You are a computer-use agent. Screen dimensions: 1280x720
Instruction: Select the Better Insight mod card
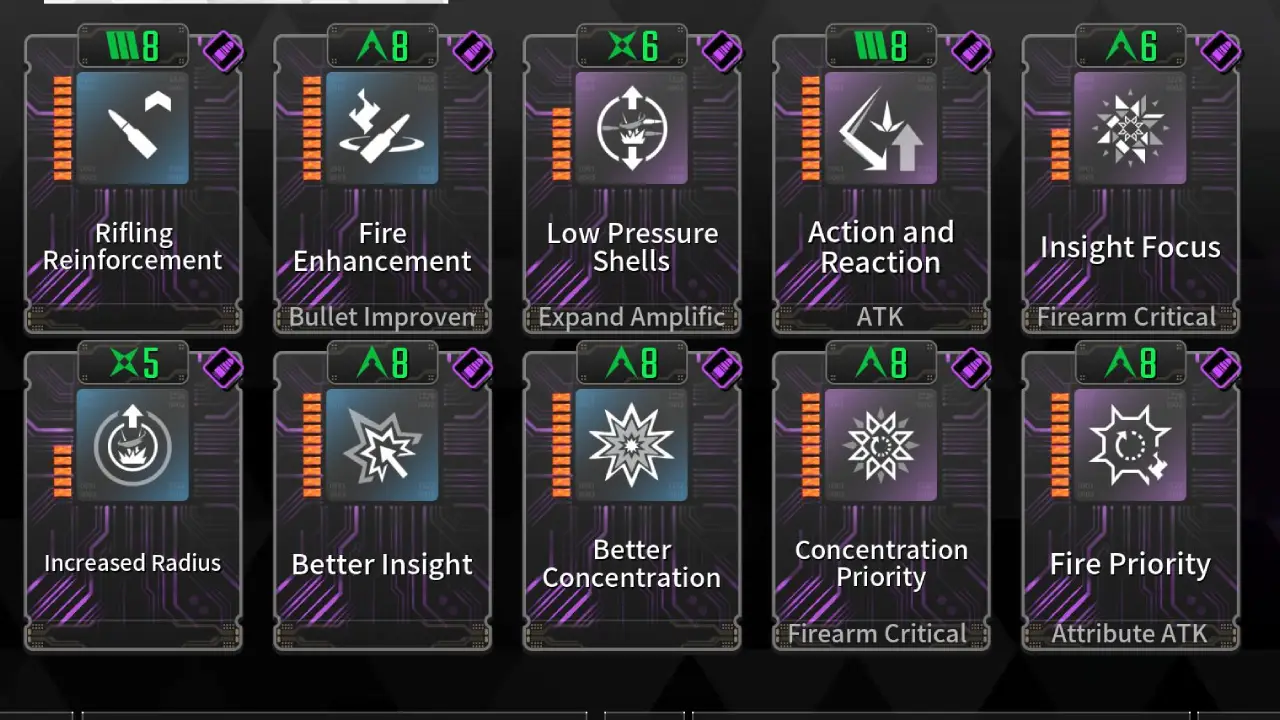coord(382,497)
